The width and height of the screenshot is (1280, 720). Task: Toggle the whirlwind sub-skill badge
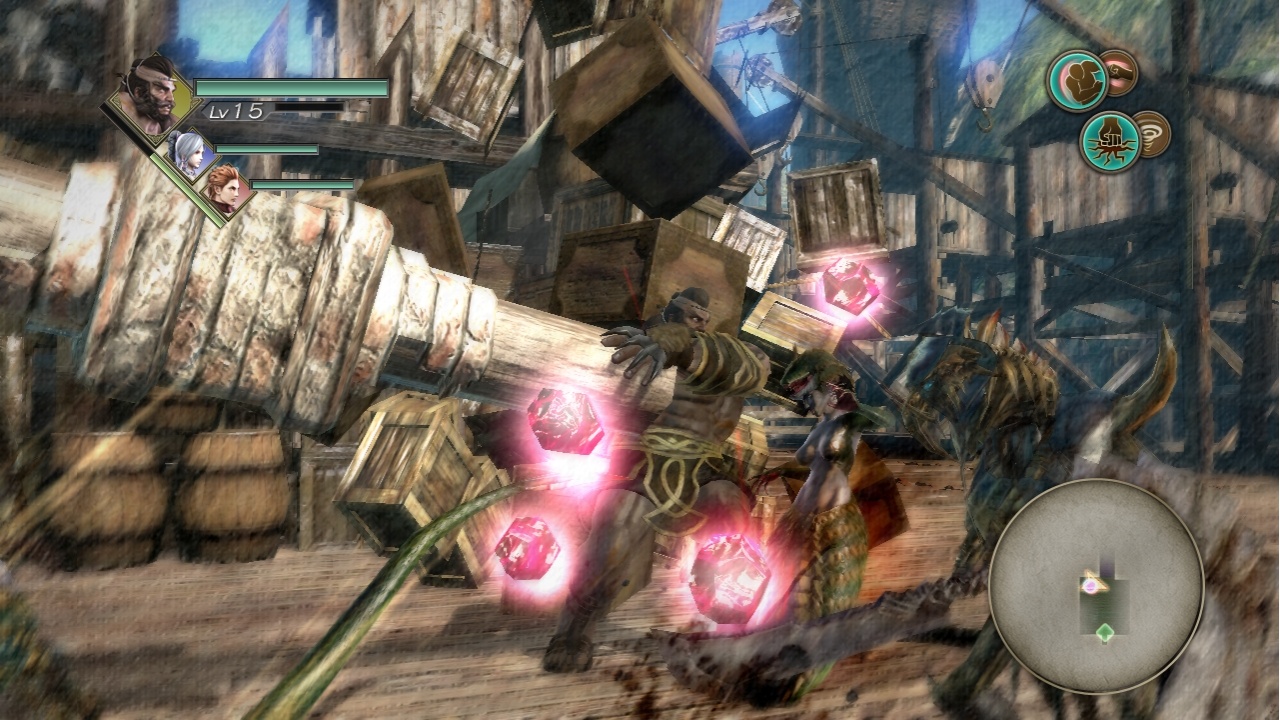coord(1152,135)
